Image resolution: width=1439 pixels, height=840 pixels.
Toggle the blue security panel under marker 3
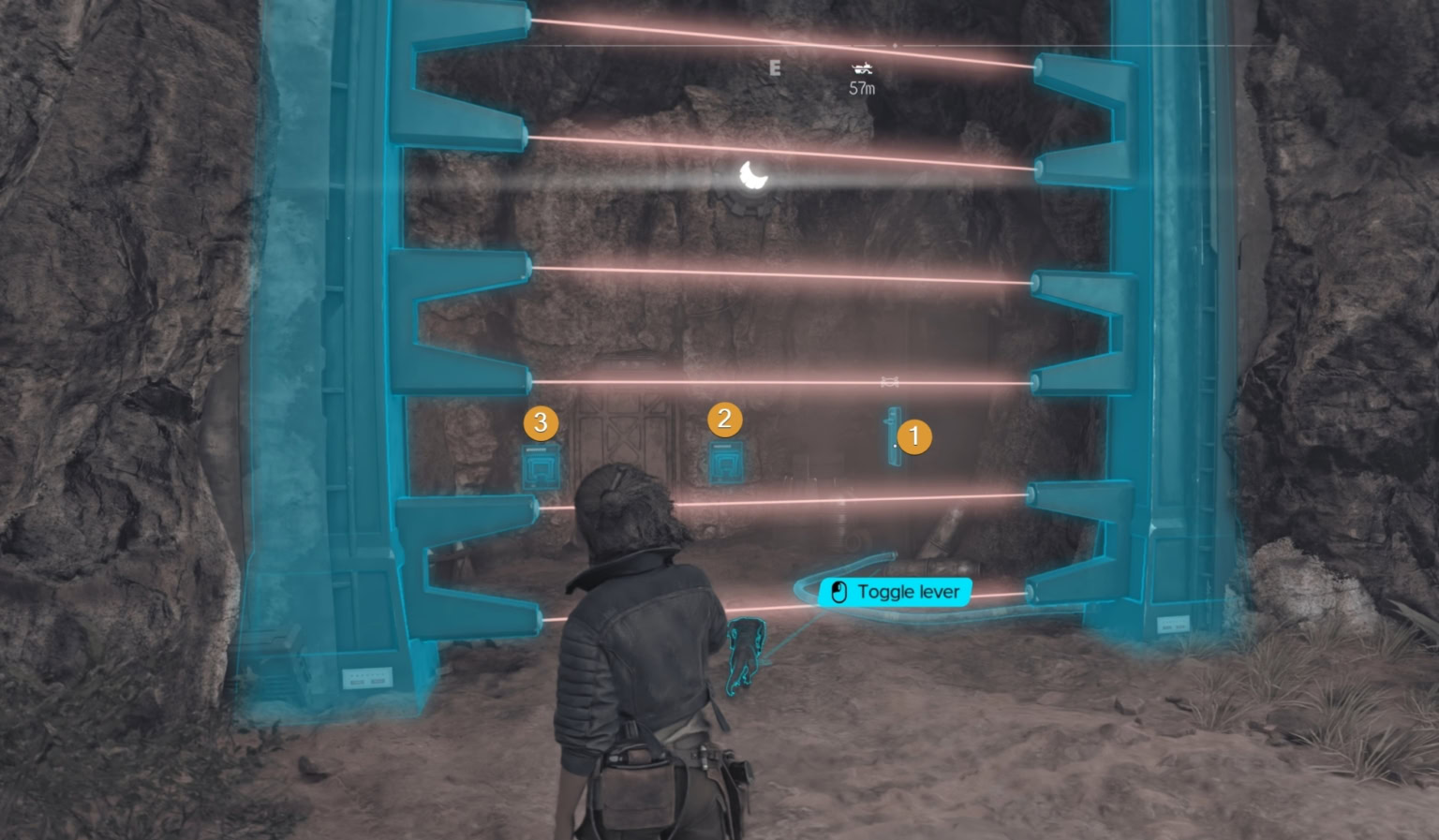(541, 466)
